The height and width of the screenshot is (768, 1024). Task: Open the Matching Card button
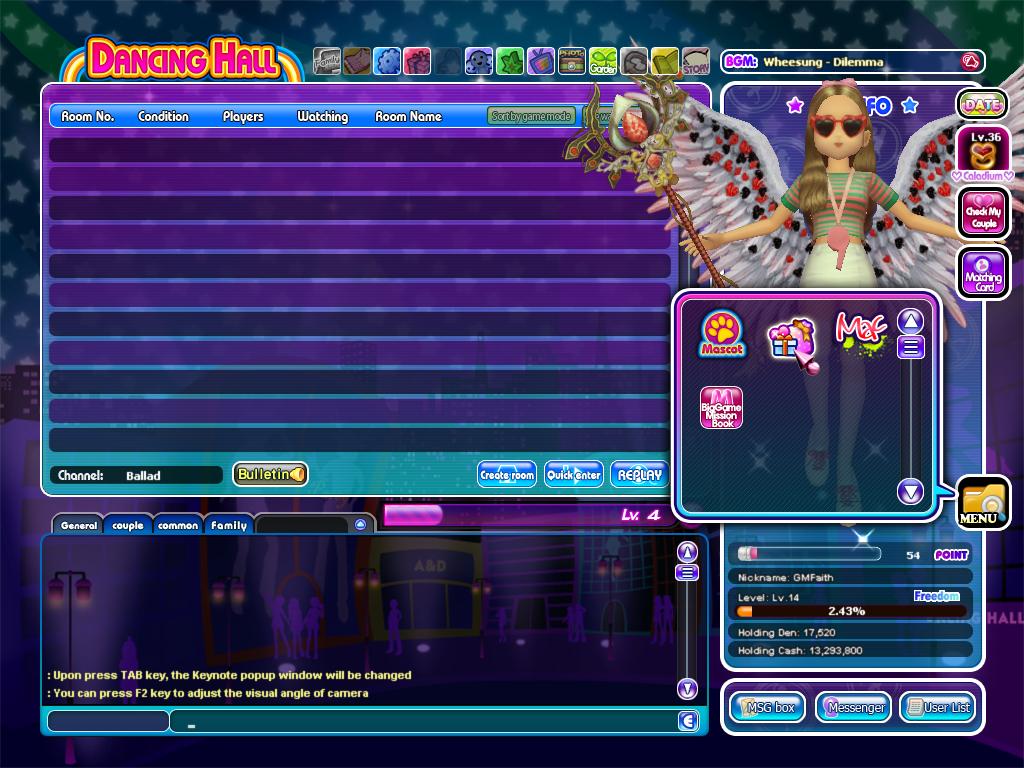point(983,272)
